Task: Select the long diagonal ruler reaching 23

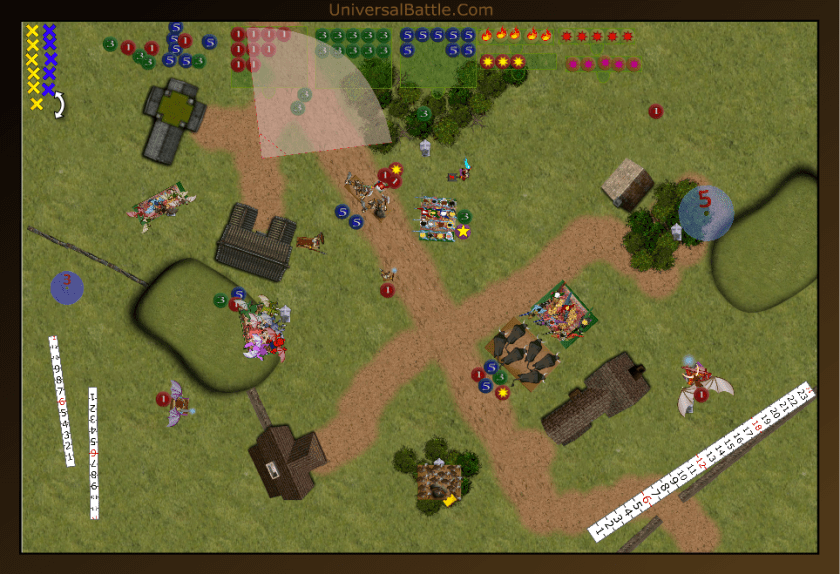Action: [x=700, y=461]
